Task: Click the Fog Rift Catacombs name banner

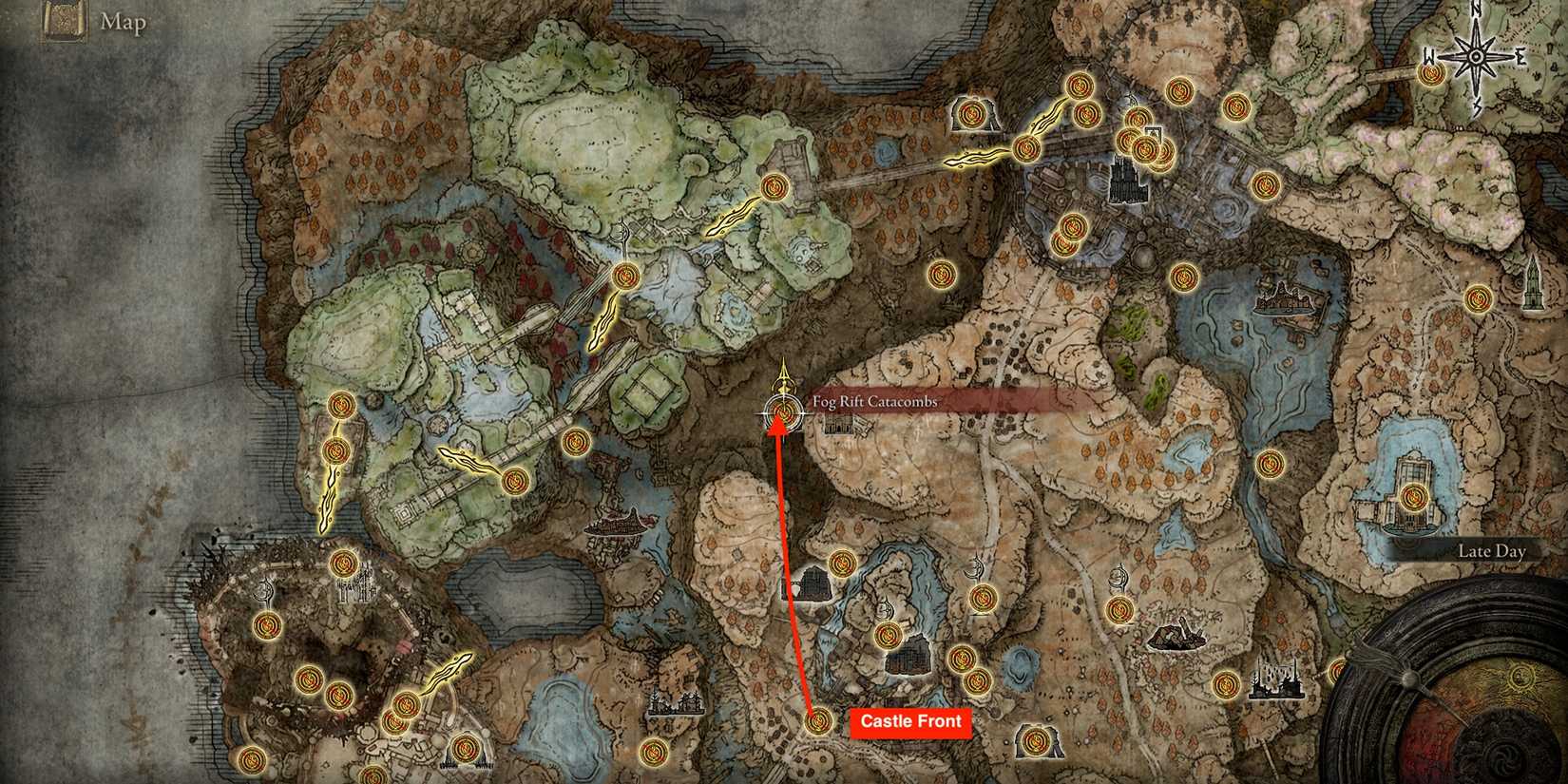Action: click(x=874, y=401)
